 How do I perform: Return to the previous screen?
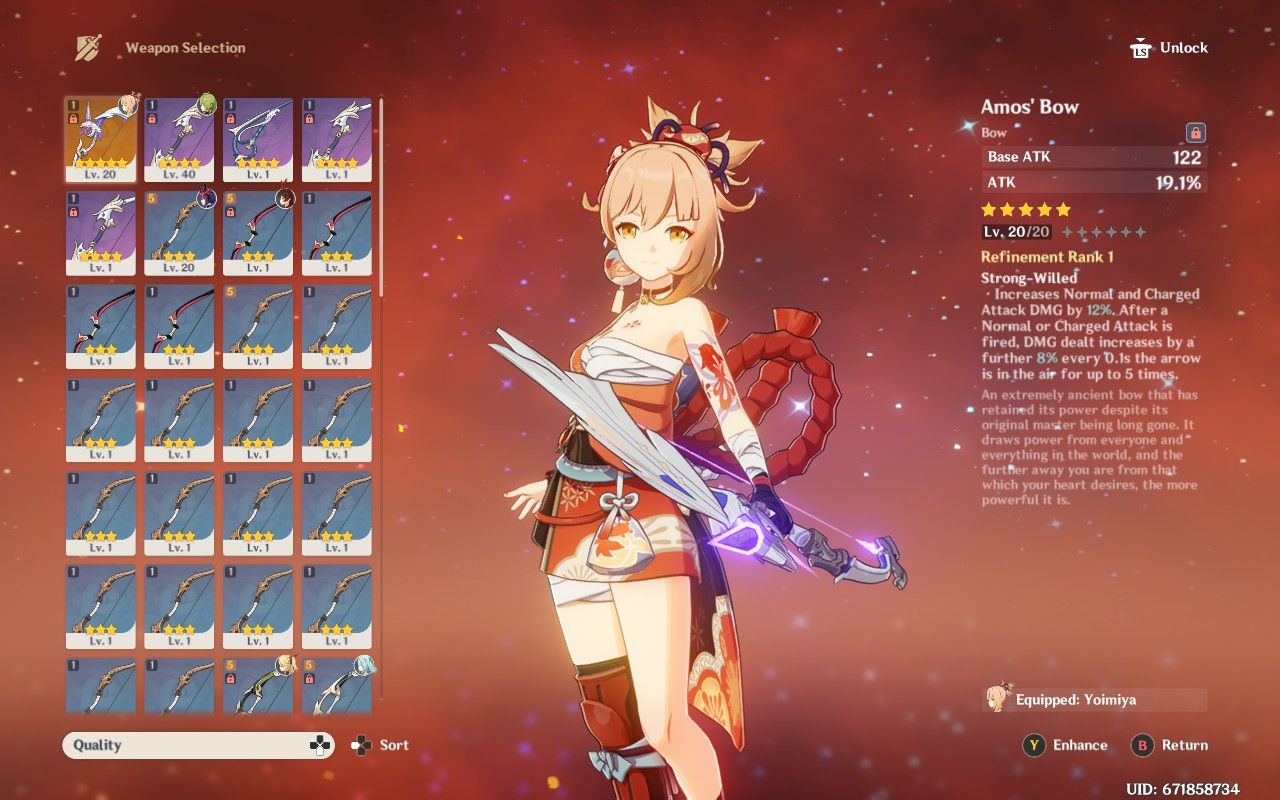[1170, 745]
